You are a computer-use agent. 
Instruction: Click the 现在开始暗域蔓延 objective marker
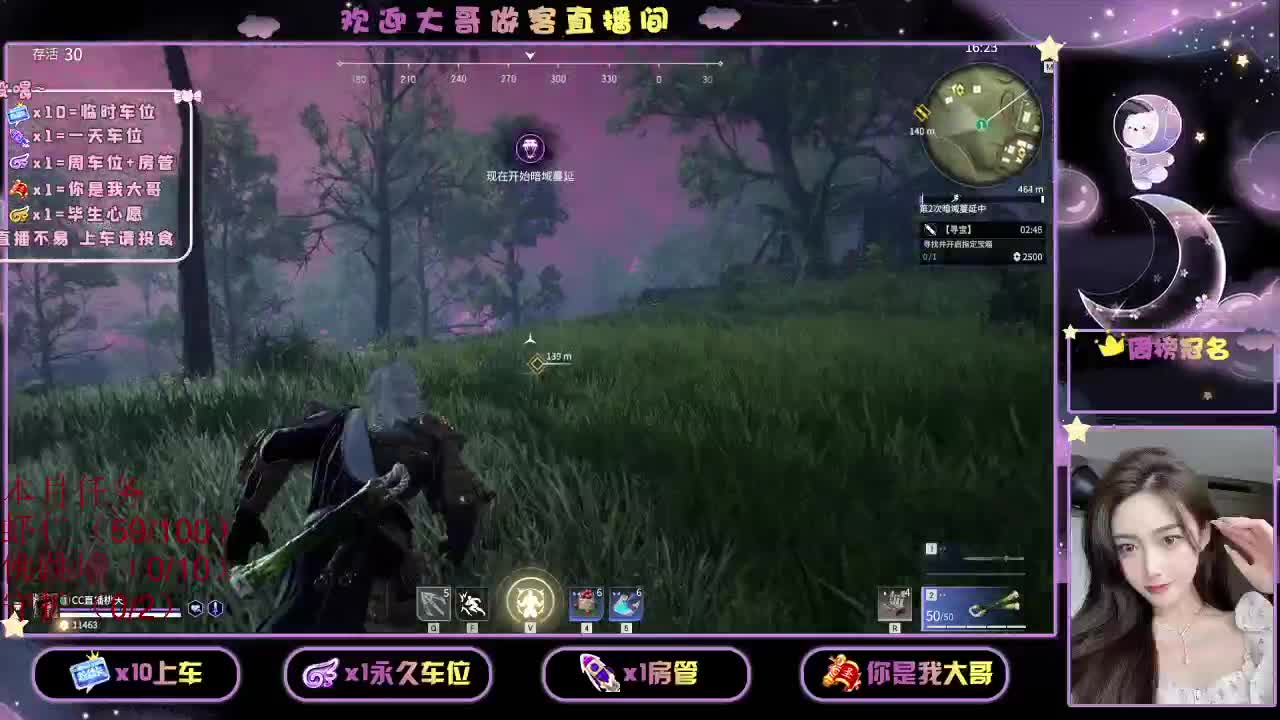tap(530, 150)
